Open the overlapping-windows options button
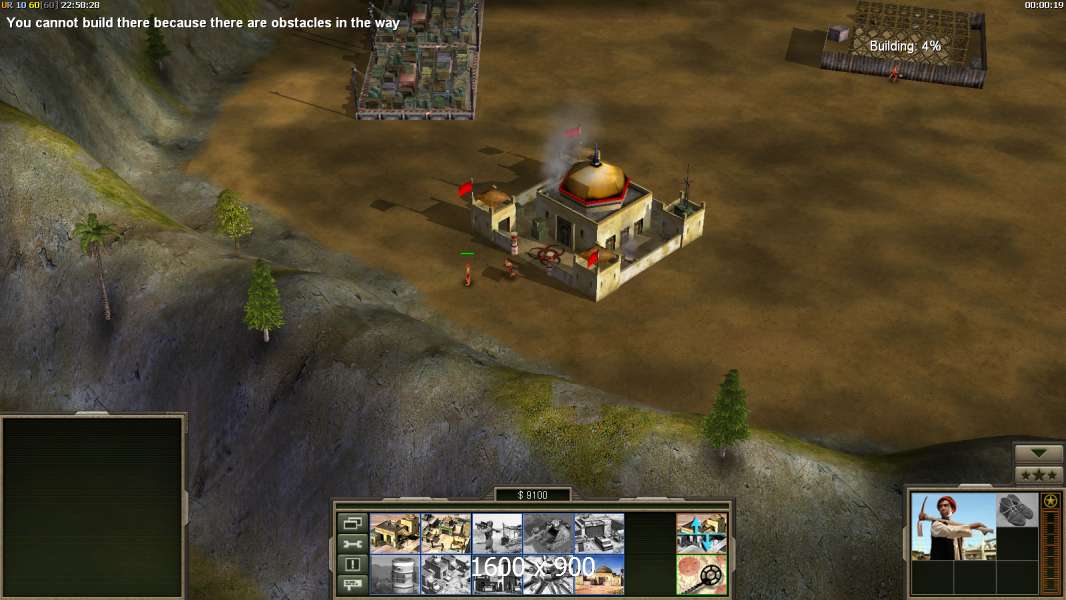 coord(352,523)
